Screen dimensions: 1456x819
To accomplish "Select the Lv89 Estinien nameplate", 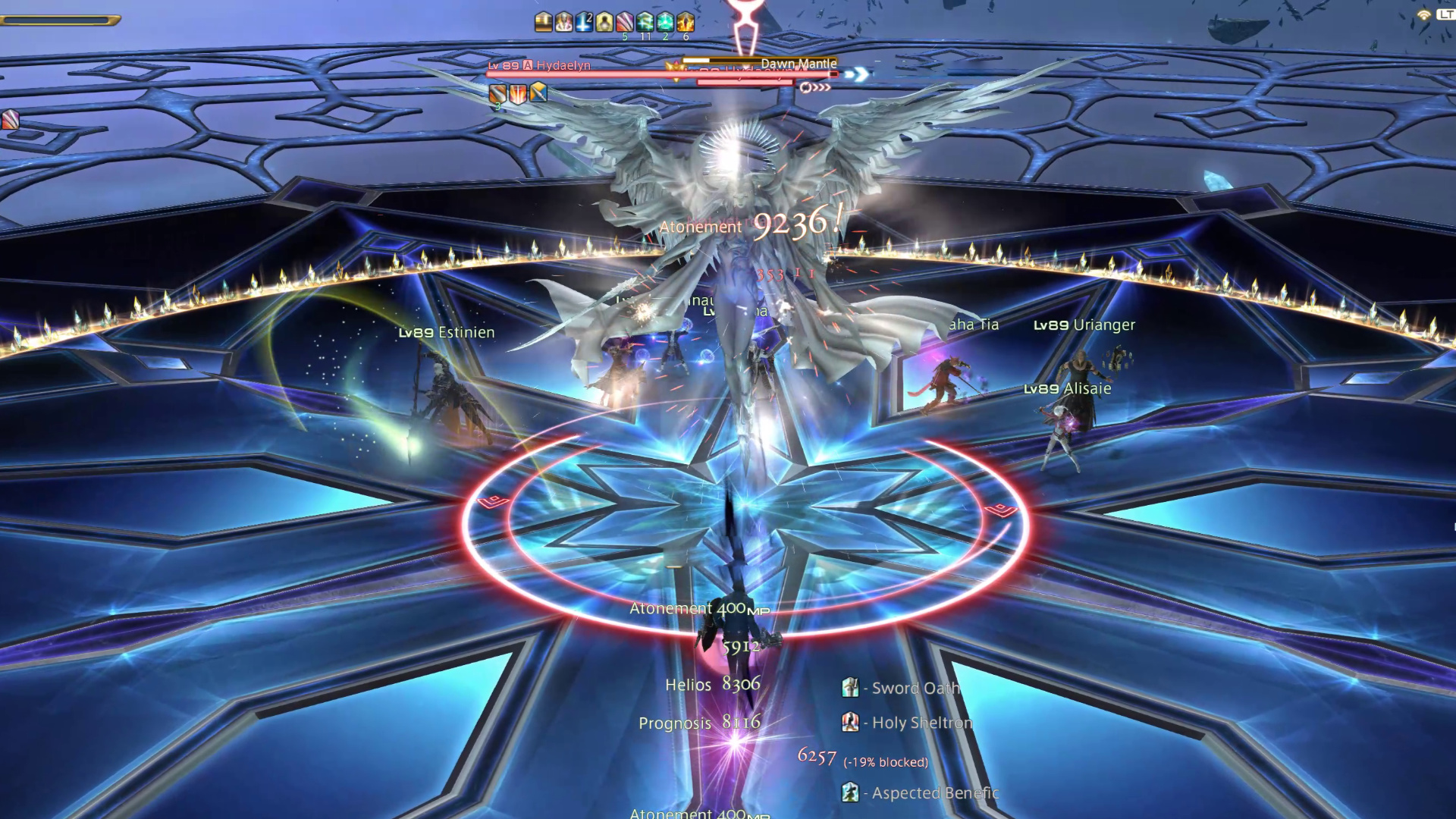I will click(447, 333).
